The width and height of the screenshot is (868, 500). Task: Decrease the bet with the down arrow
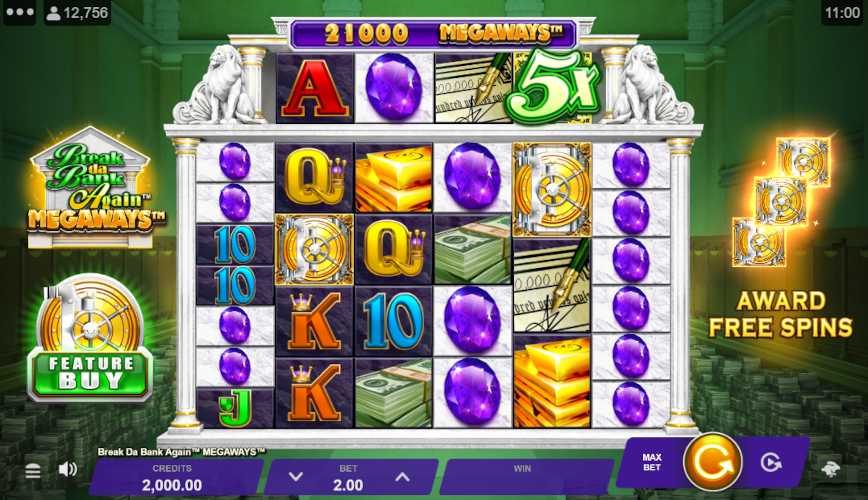coord(296,477)
